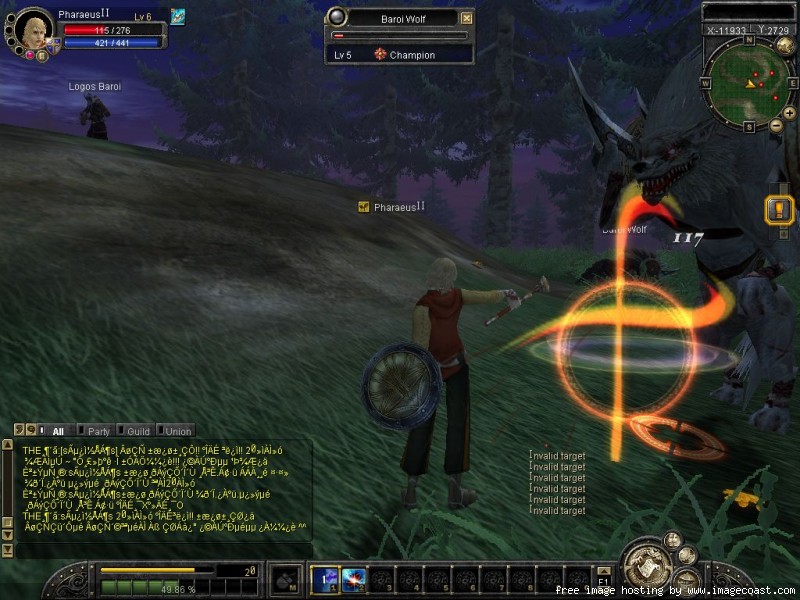This screenshot has height=600, width=800.
Task: Click the small button left of hotbar
Action: coord(285,579)
